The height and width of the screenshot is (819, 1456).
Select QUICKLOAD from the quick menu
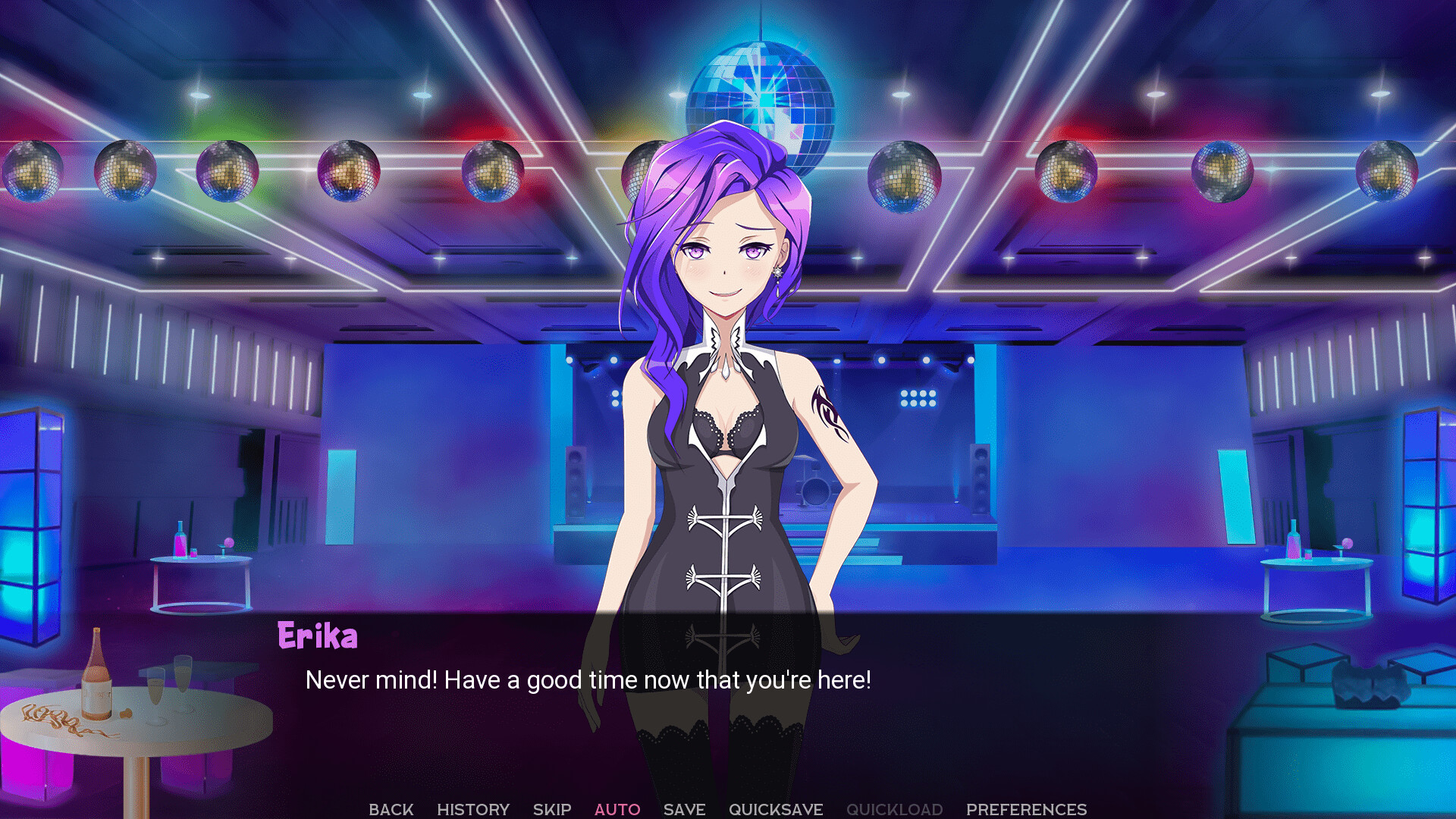click(x=895, y=809)
